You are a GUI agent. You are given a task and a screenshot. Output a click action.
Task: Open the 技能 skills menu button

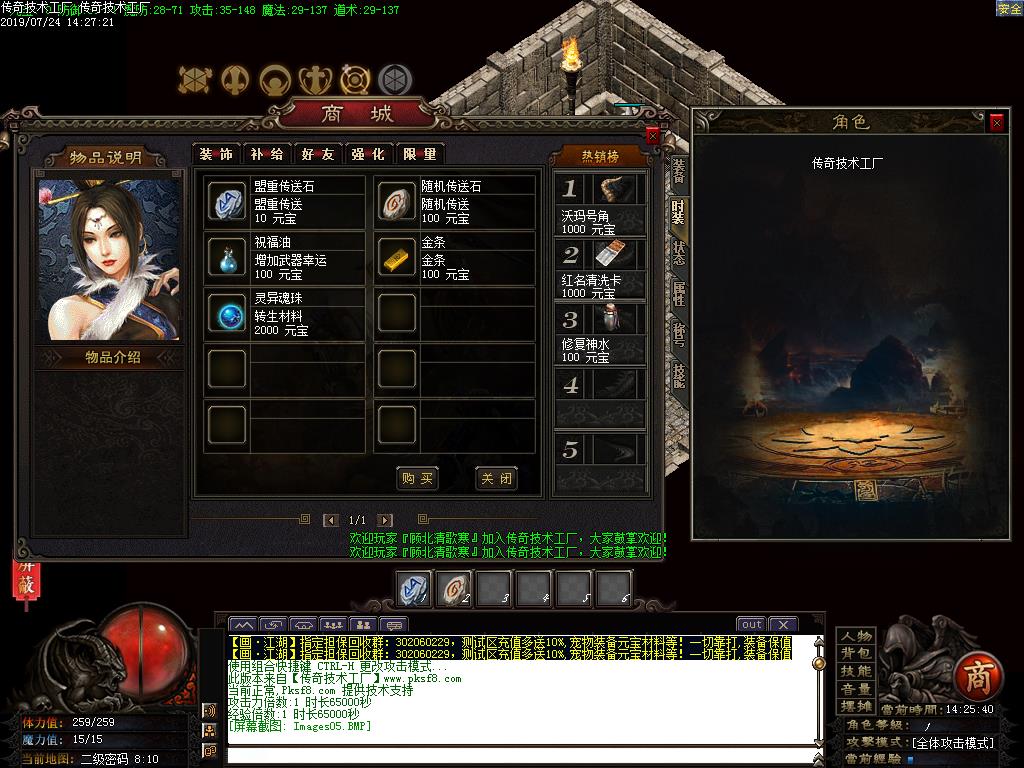[856, 671]
